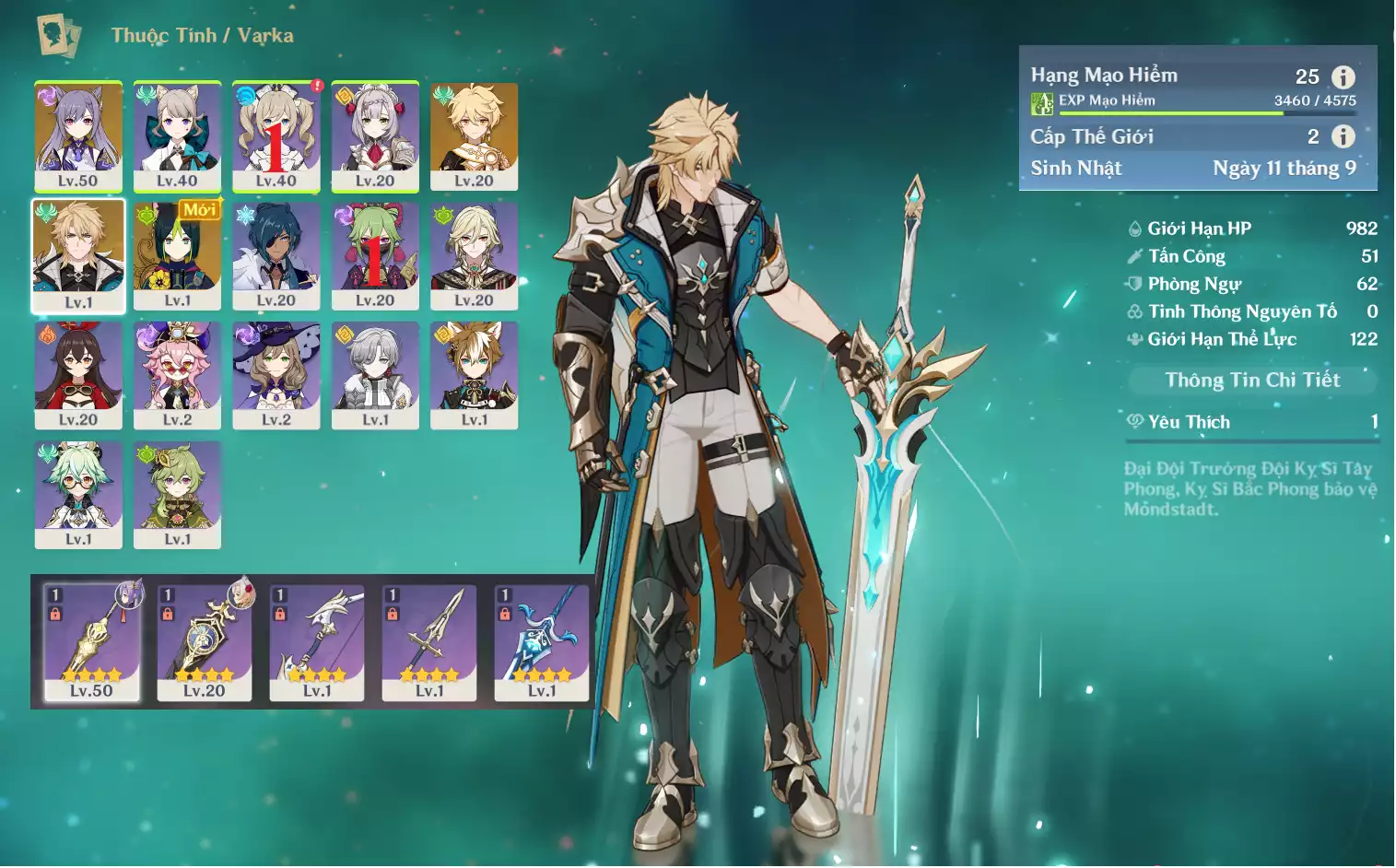This screenshot has width=1396, height=868.
Task: Select Keqing's Lv.50 character portrait
Action: pyautogui.click(x=78, y=135)
